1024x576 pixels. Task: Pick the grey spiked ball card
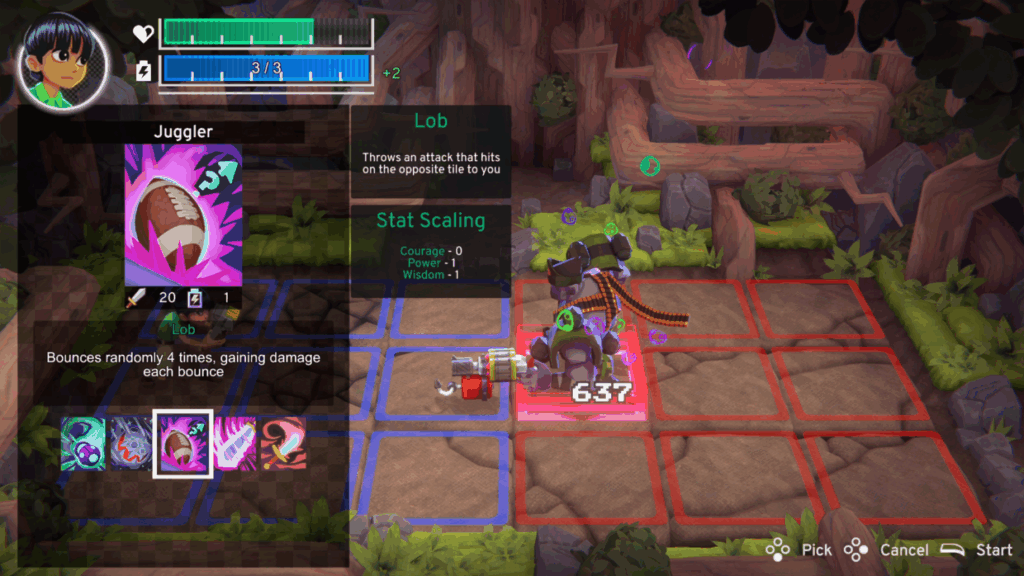pyautogui.click(x=130, y=443)
